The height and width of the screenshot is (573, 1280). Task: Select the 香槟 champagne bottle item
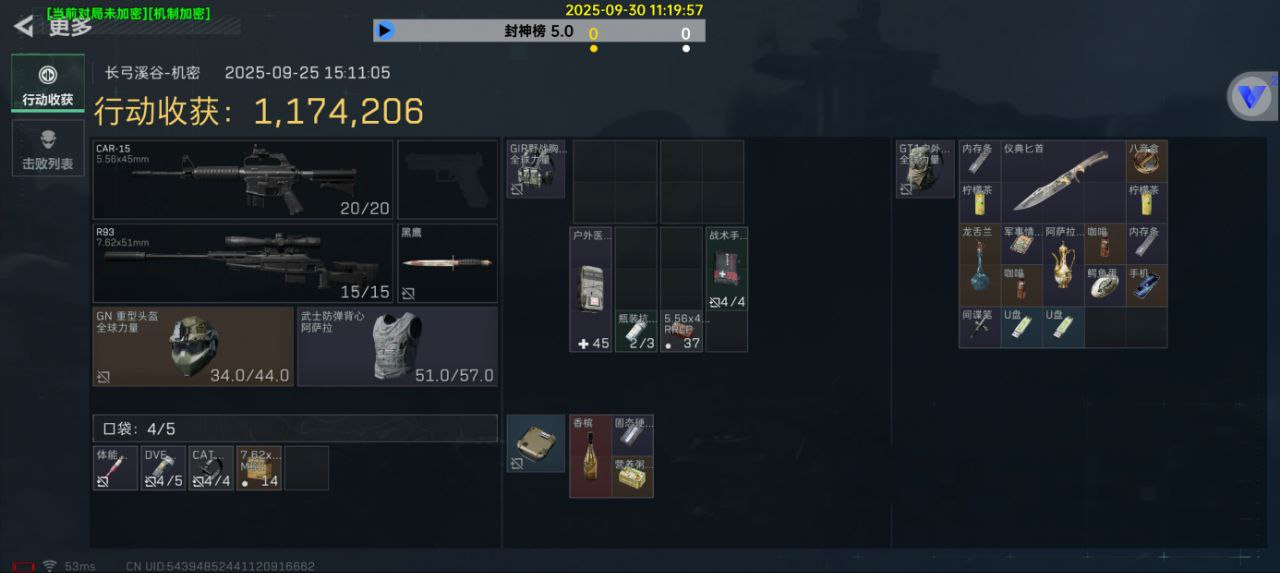click(x=590, y=456)
